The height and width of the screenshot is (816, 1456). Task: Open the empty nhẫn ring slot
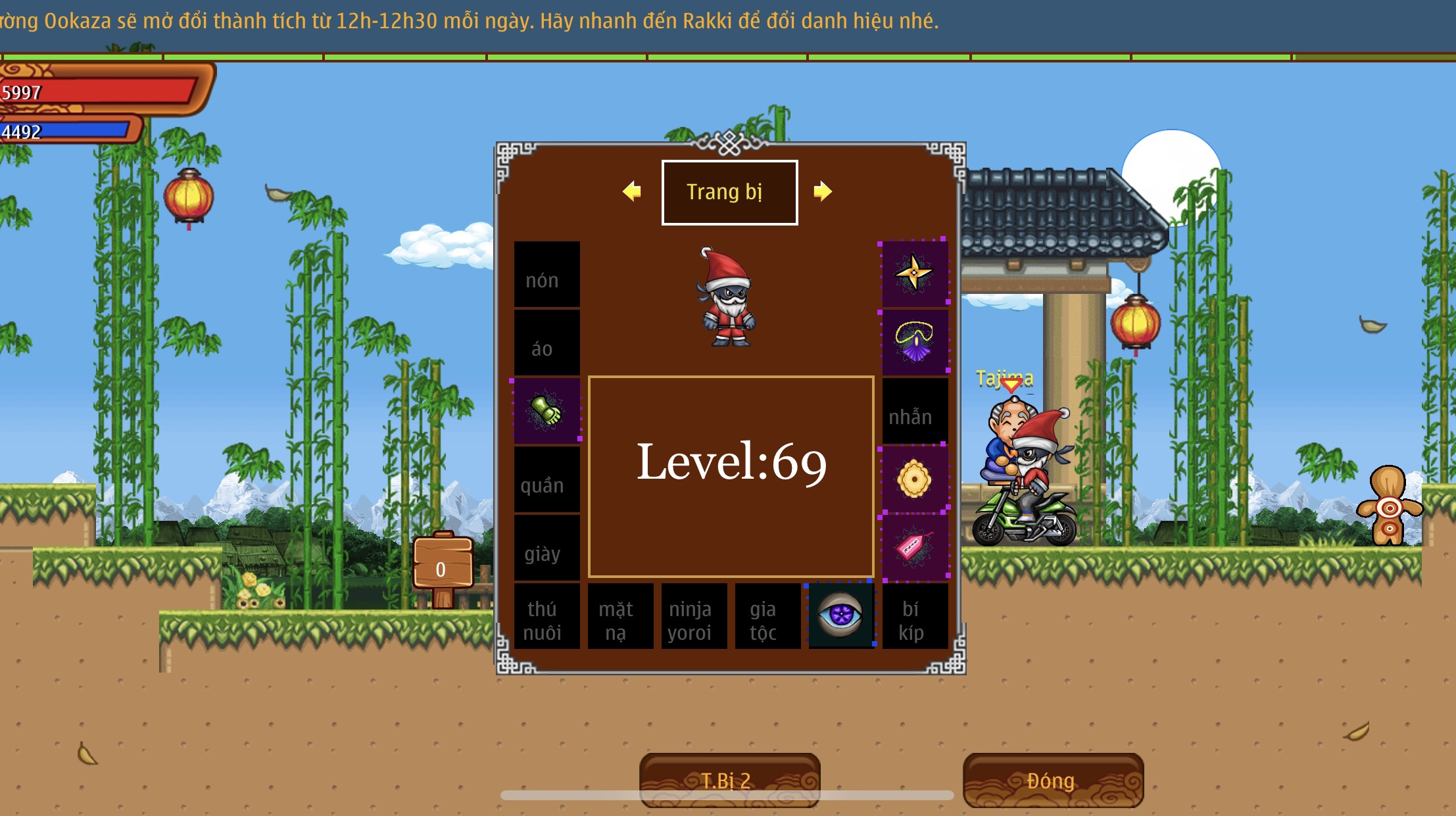click(914, 411)
